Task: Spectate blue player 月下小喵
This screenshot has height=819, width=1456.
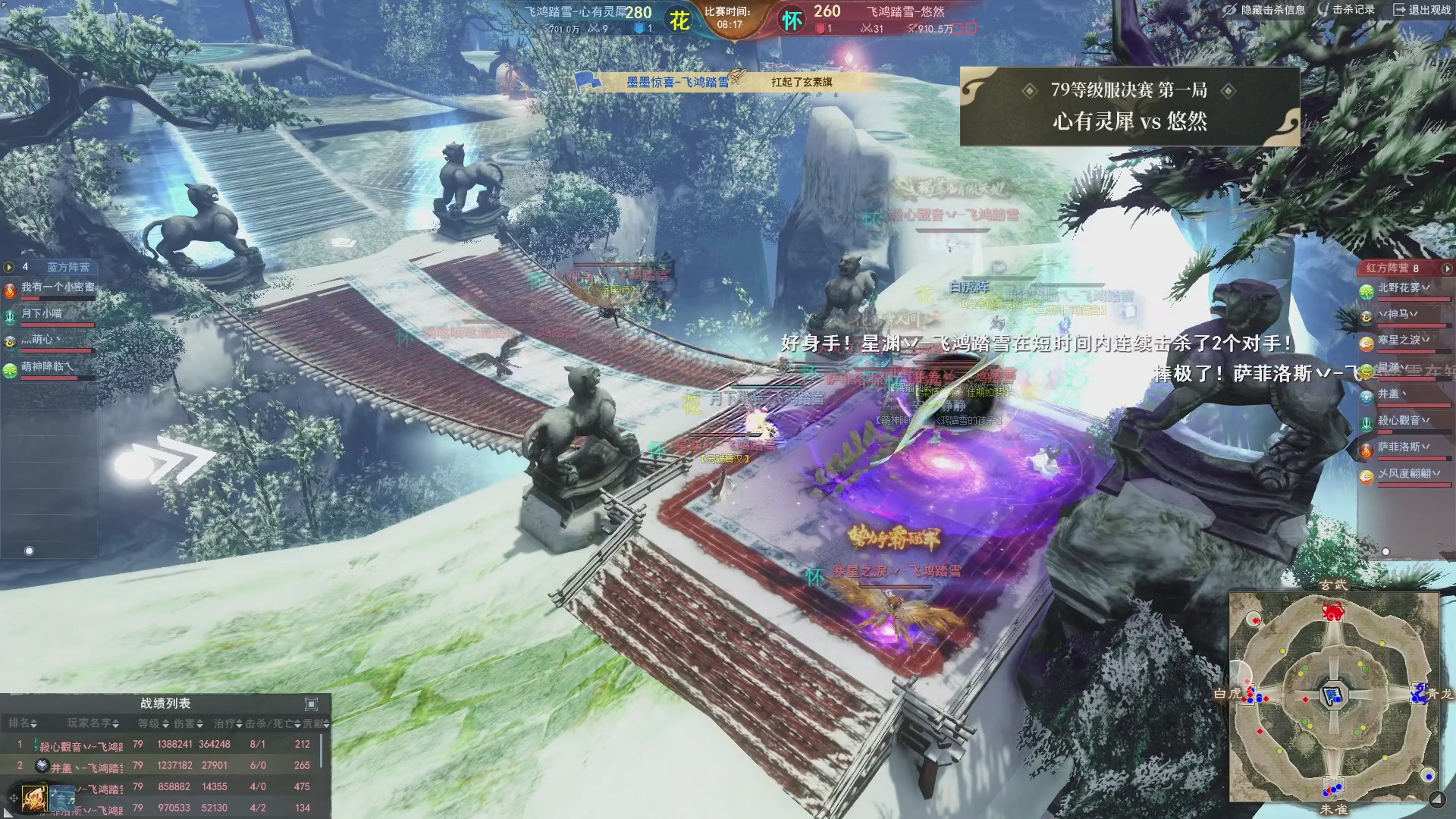Action: (x=42, y=313)
